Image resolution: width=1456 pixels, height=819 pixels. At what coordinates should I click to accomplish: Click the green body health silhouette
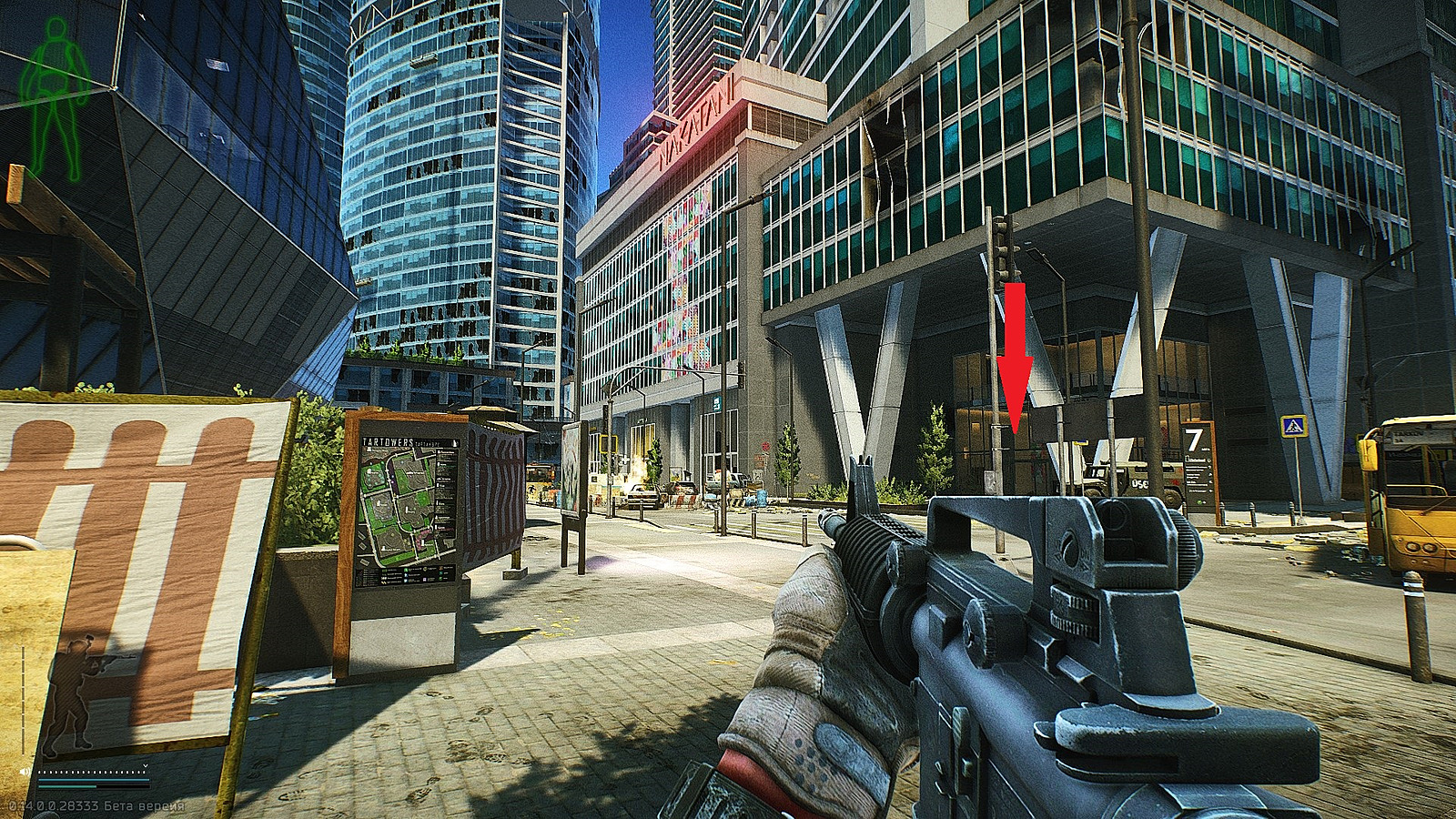pos(56,98)
